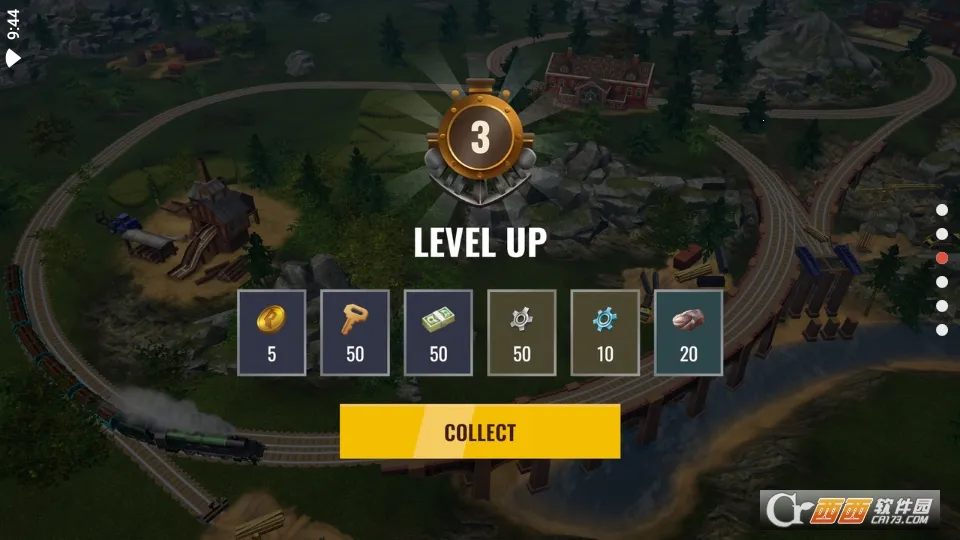Pick the blue gear reward tile
This screenshot has height=540, width=960.
click(605, 333)
